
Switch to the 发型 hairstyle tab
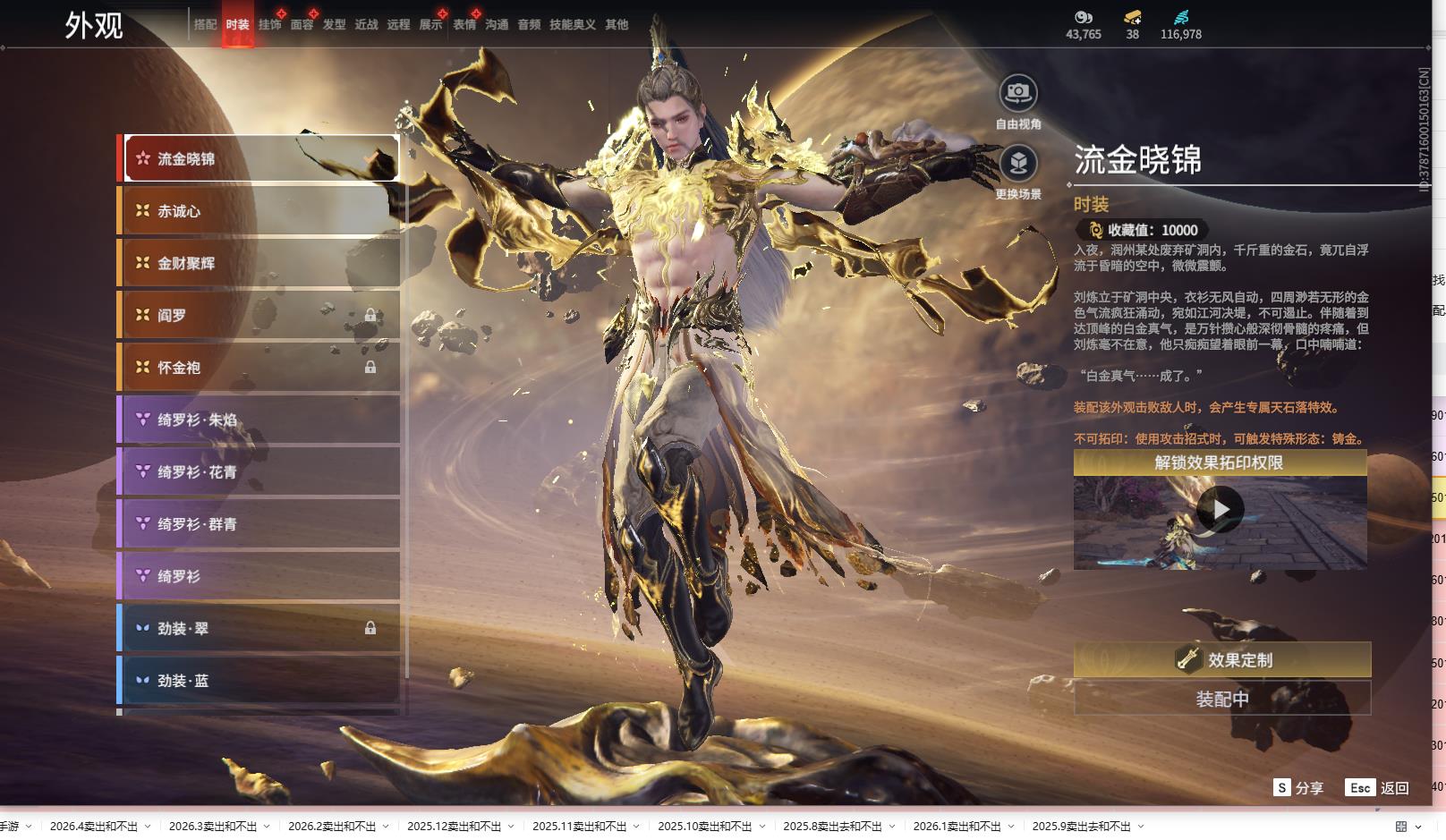pyautogui.click(x=334, y=25)
